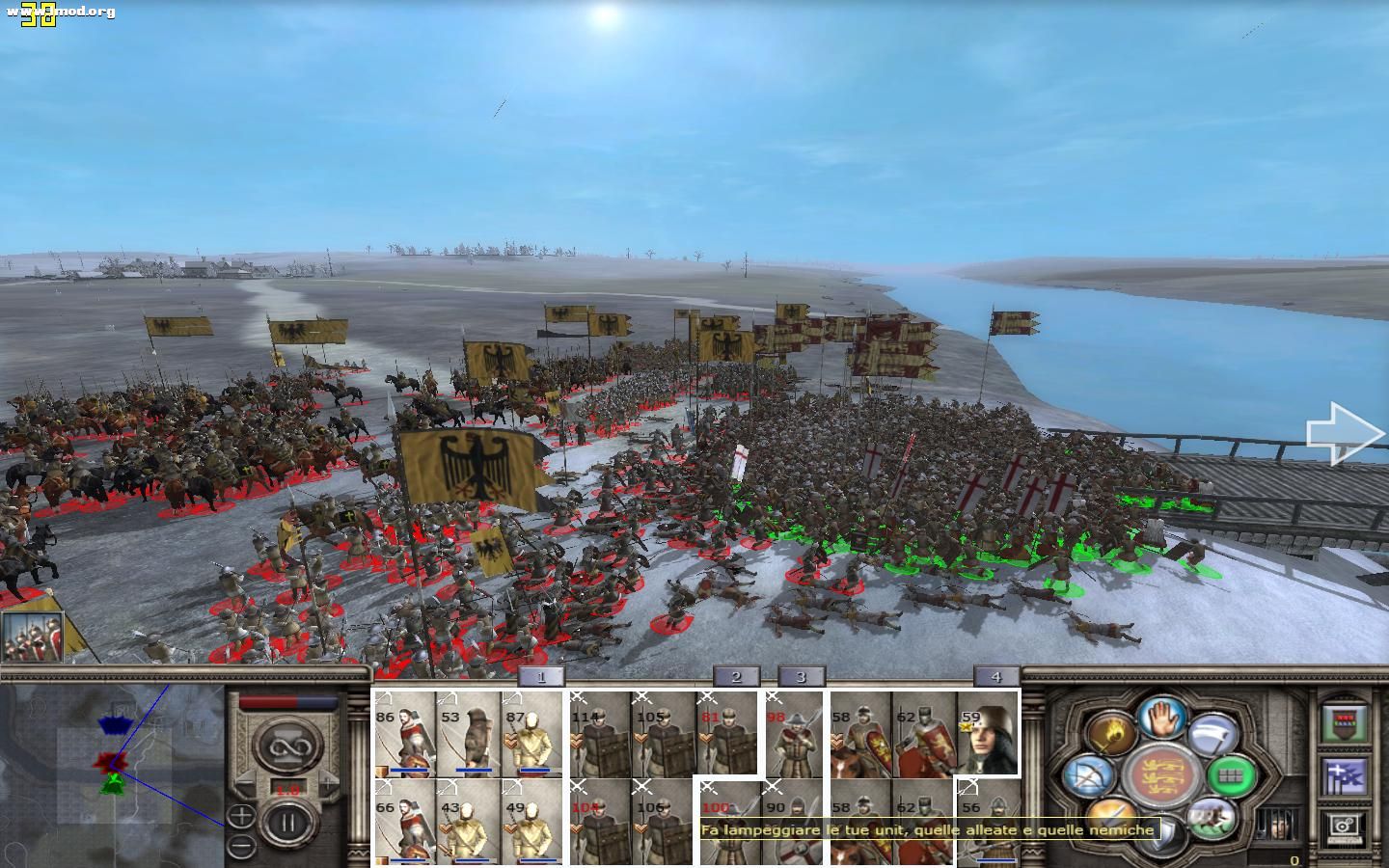Viewport: 1389px width, 868px height.
Task: Open group formations with the green grid icon
Action: tap(1233, 776)
